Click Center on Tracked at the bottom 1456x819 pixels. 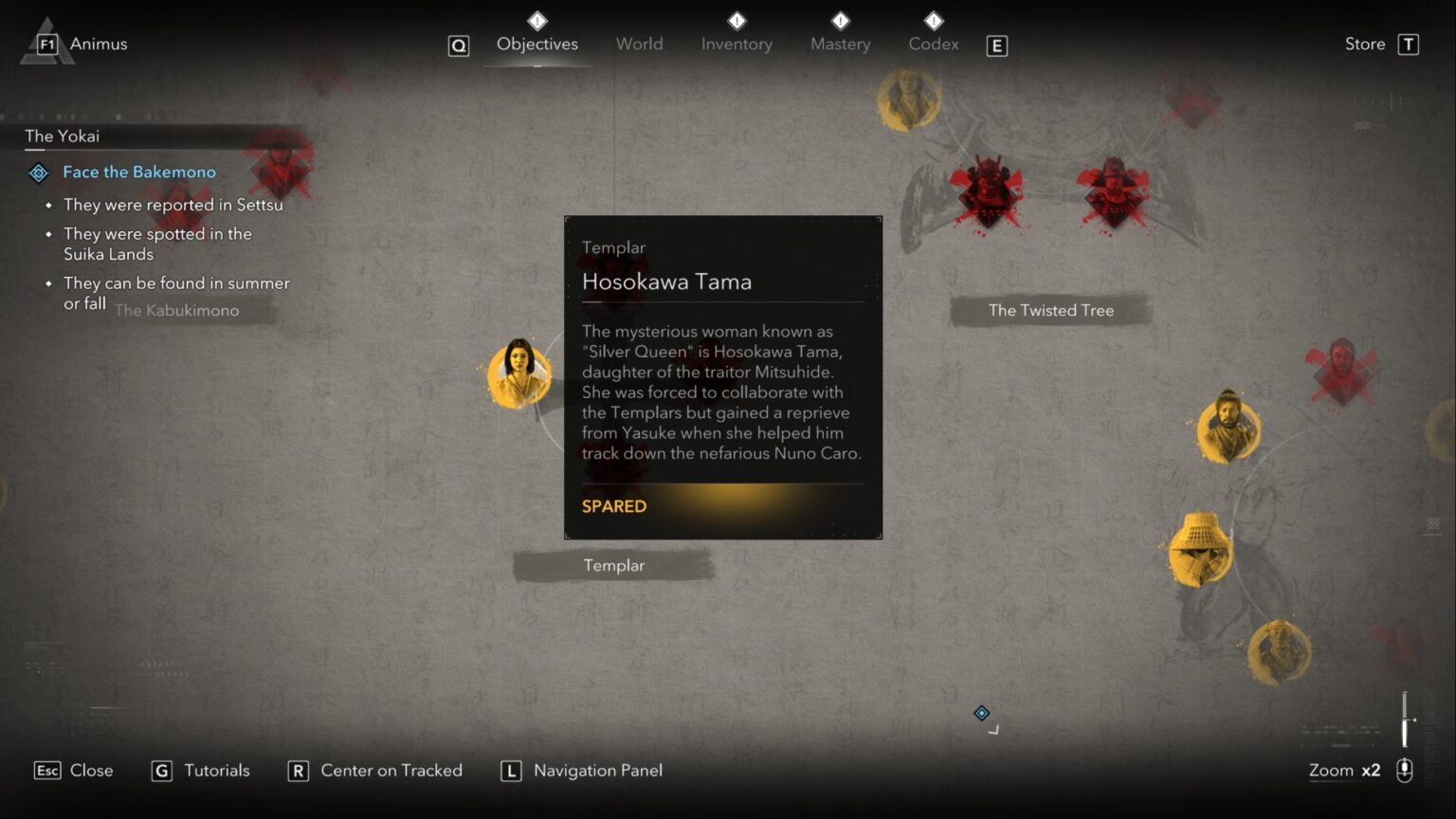[x=390, y=771]
